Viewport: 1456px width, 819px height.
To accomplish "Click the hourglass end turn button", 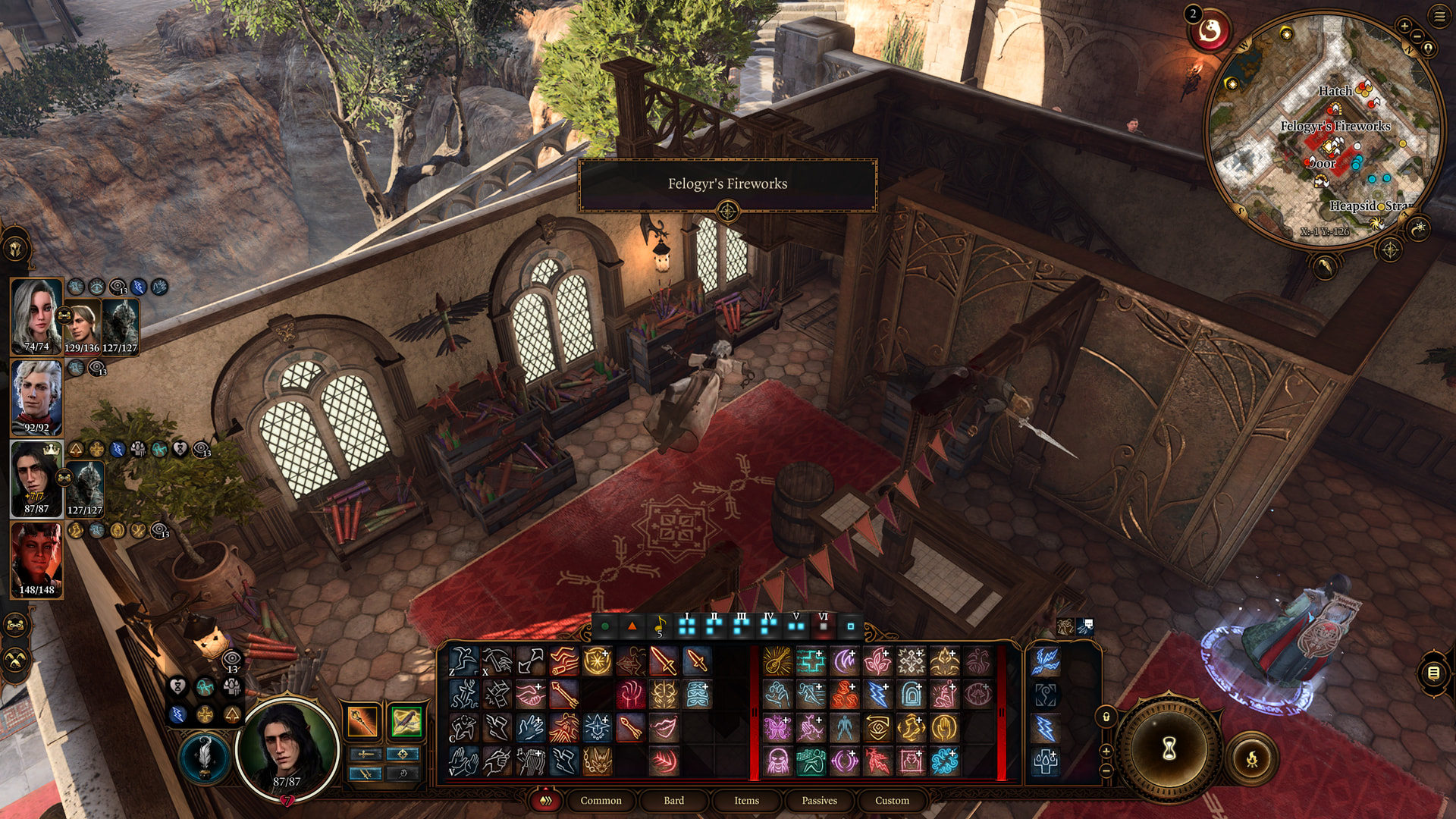I will pyautogui.click(x=1169, y=748).
